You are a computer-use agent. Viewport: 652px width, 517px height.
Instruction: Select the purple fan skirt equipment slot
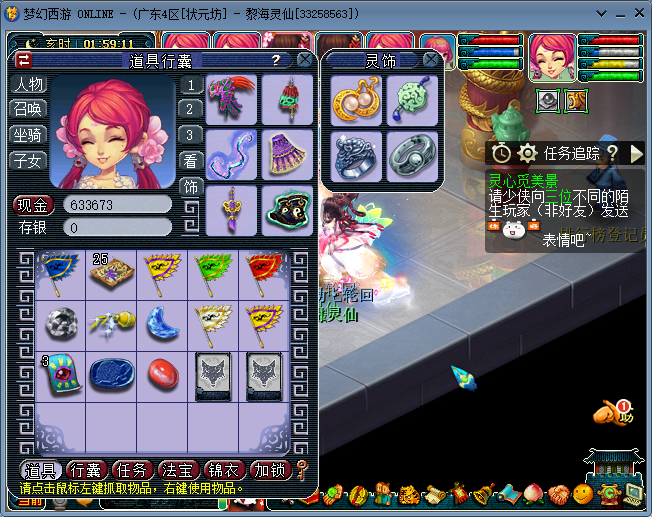(x=288, y=155)
